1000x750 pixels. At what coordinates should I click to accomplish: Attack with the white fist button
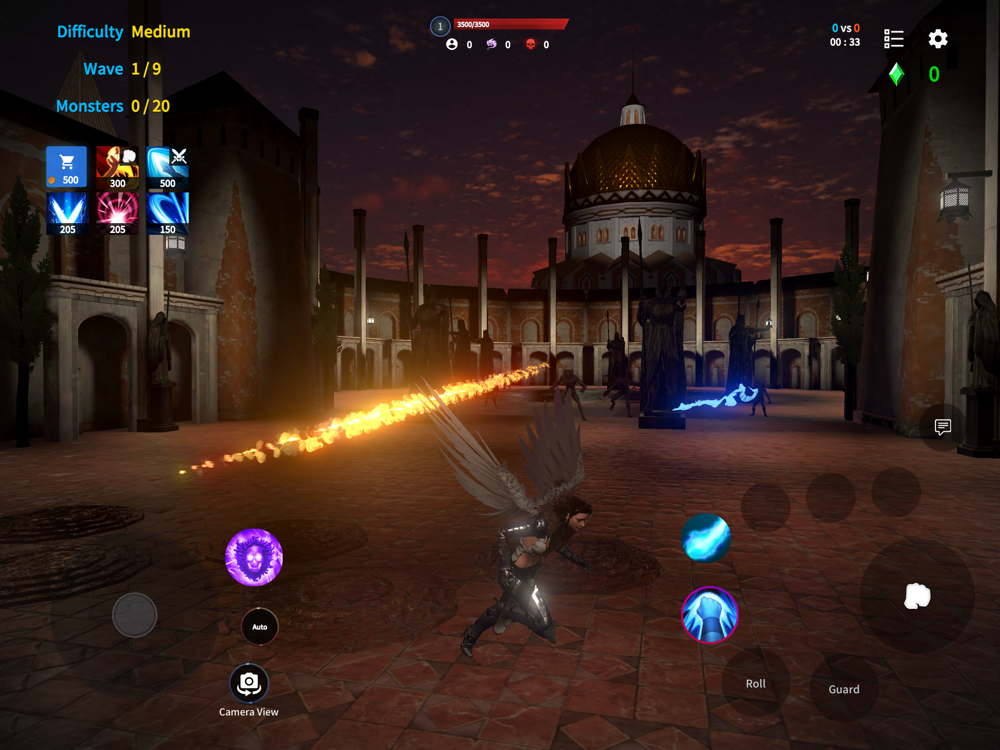pyautogui.click(x=917, y=597)
